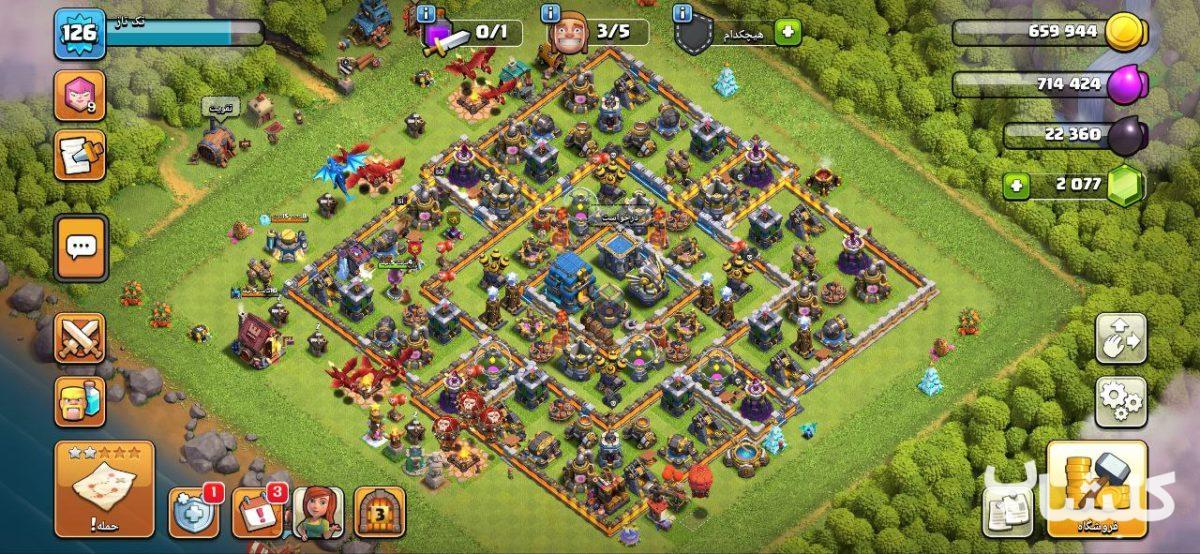Open the chat speech bubble panel
Screen dimensions: 1200x554
[x=80, y=246]
